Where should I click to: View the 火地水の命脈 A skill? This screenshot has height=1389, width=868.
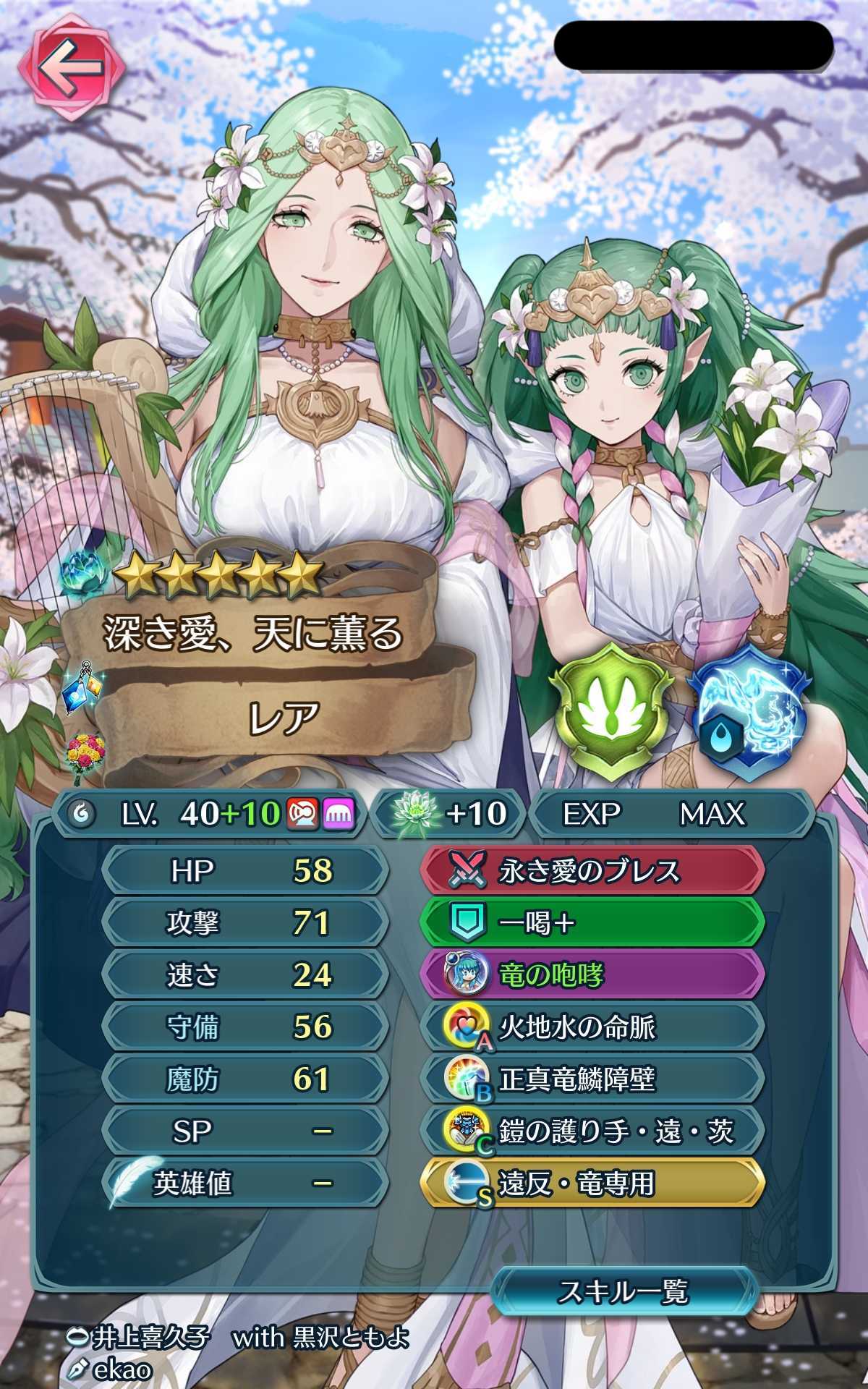[592, 1027]
